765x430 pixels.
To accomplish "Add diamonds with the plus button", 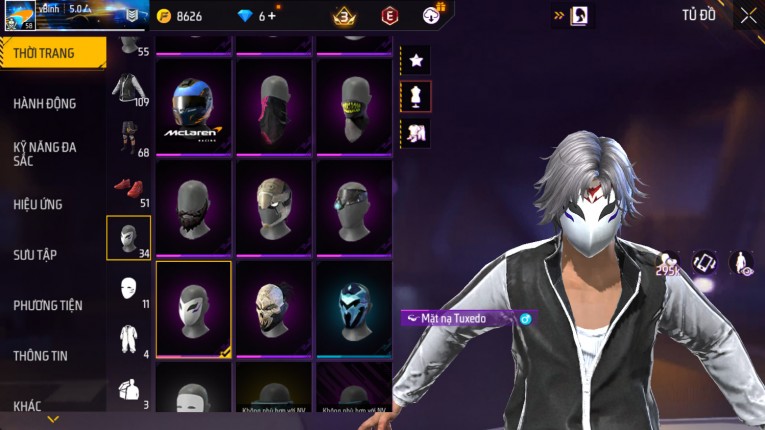I will pyautogui.click(x=272, y=16).
